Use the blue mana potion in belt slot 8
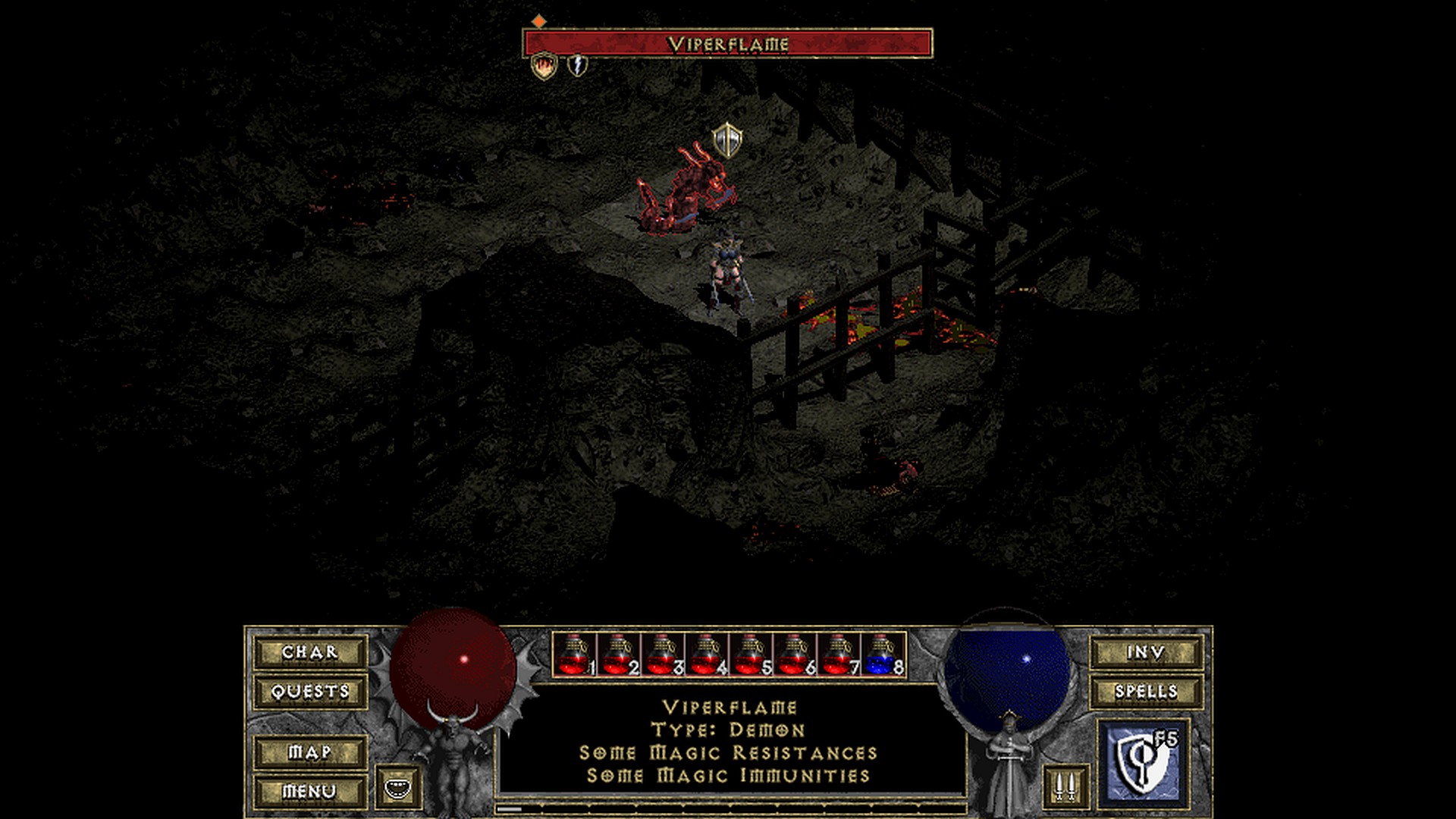 [x=883, y=655]
